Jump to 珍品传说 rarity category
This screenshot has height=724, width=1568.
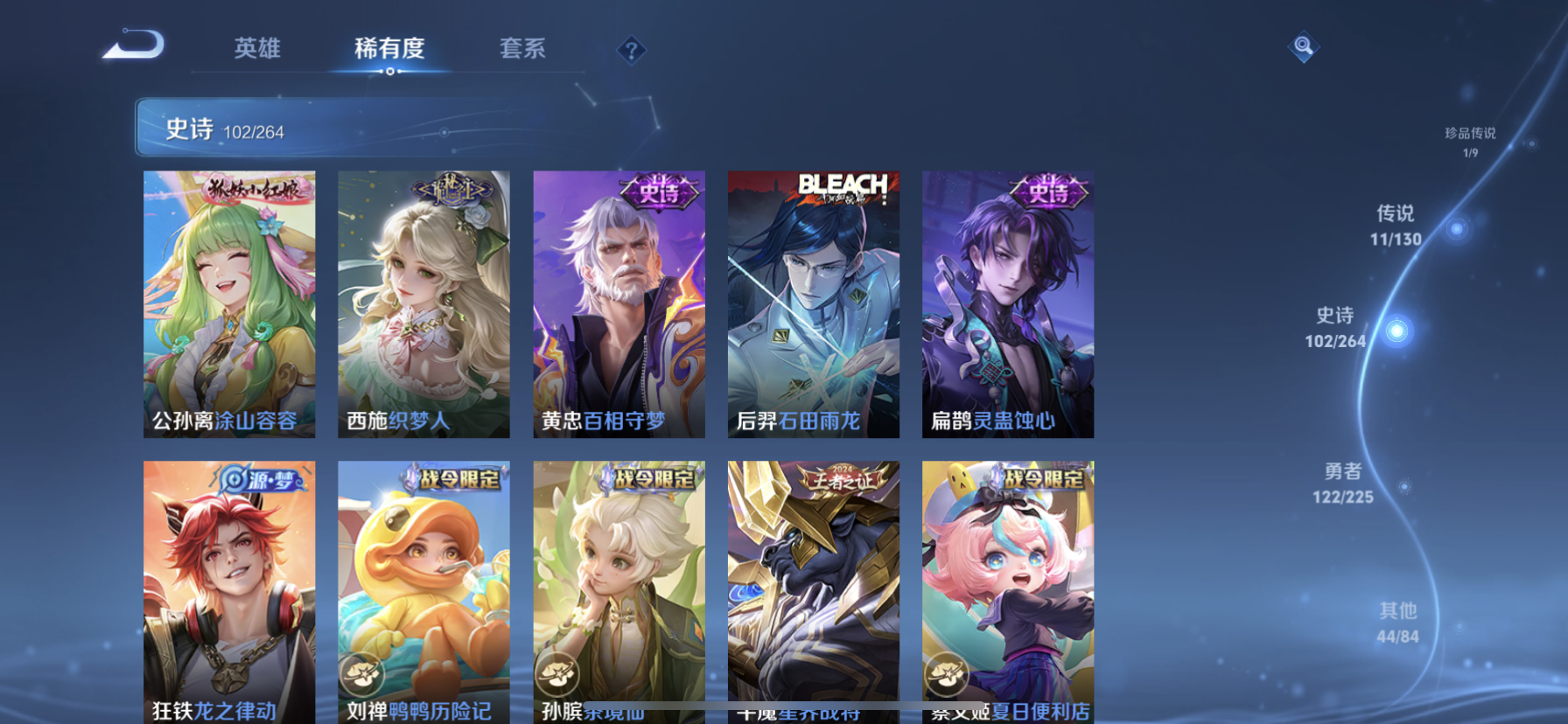[x=1470, y=141]
